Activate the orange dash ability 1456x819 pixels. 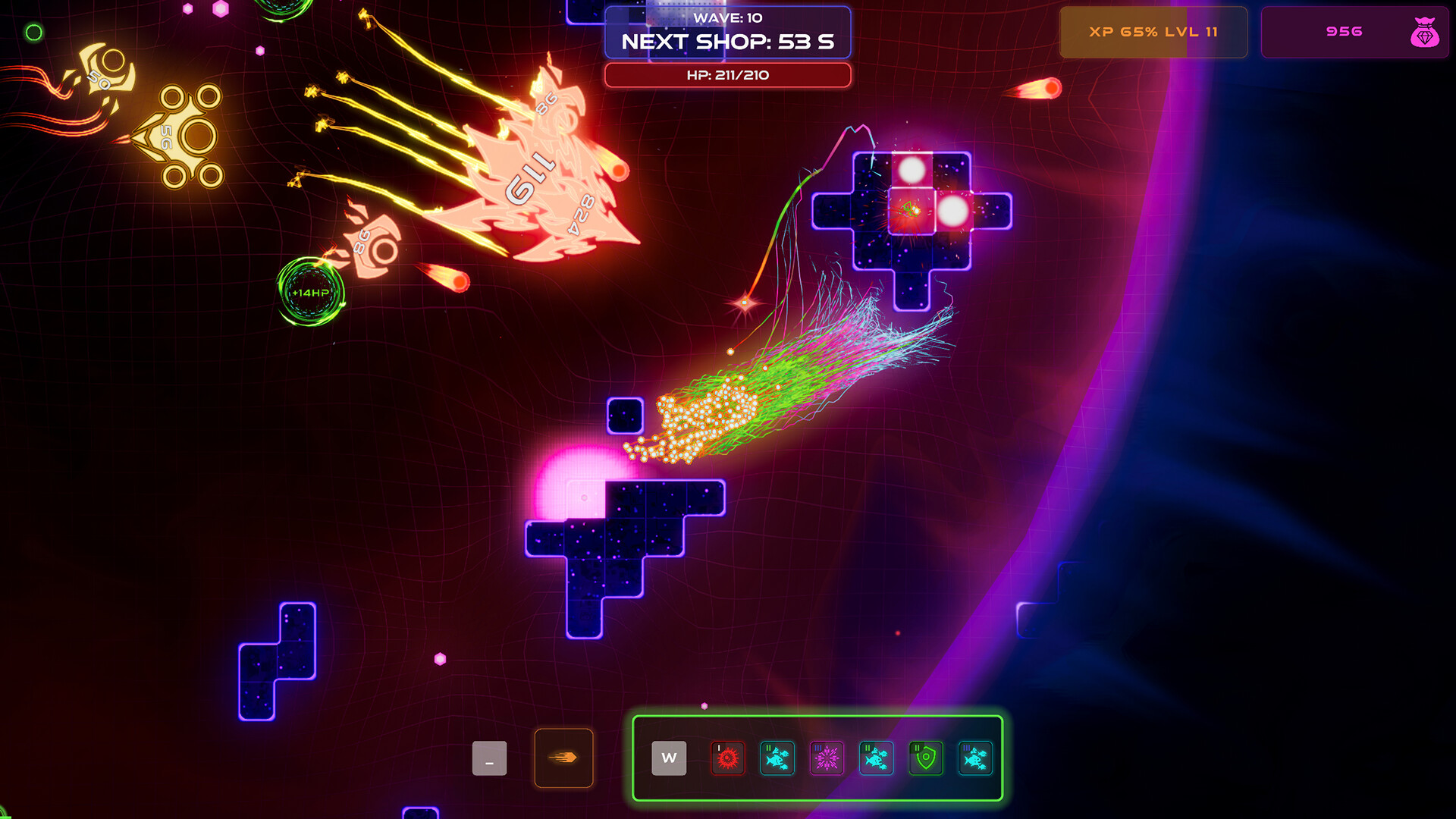(x=563, y=758)
